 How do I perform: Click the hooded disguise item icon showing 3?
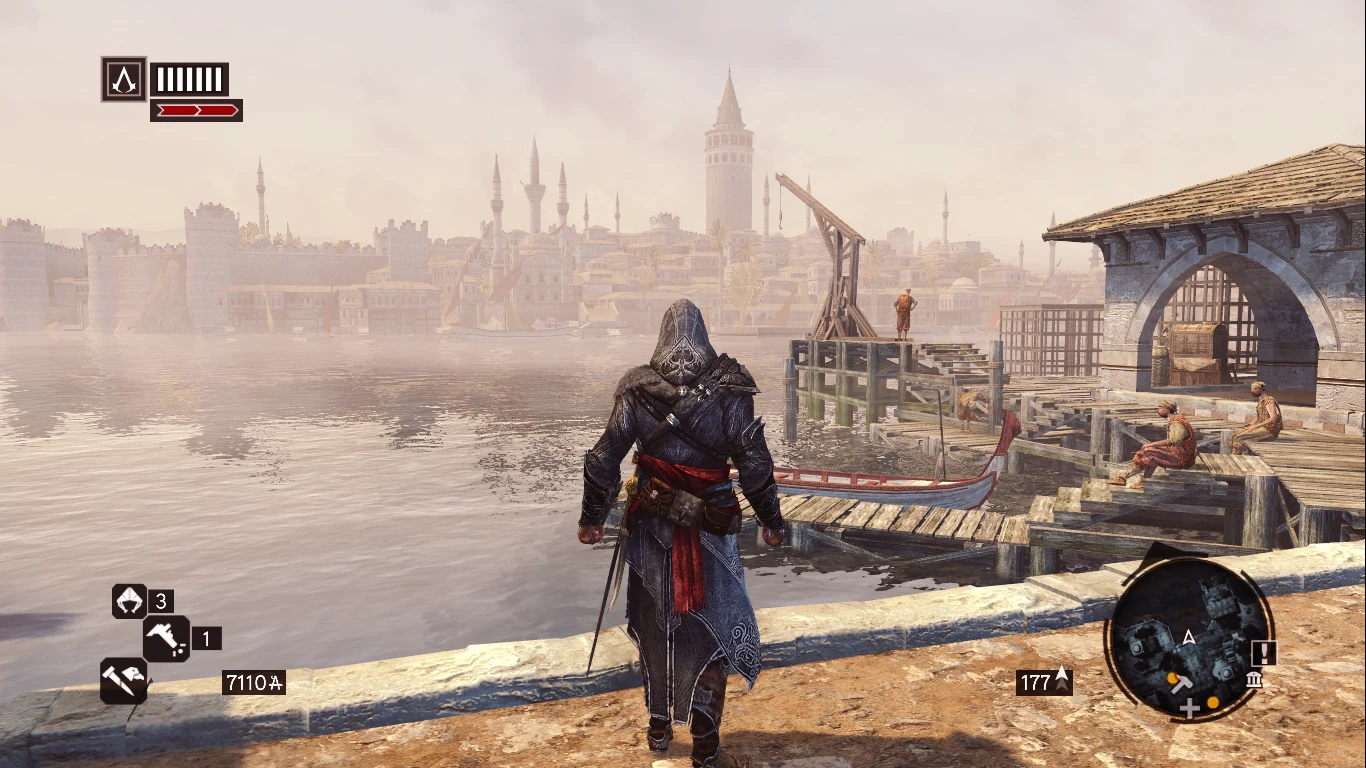pyautogui.click(x=129, y=600)
